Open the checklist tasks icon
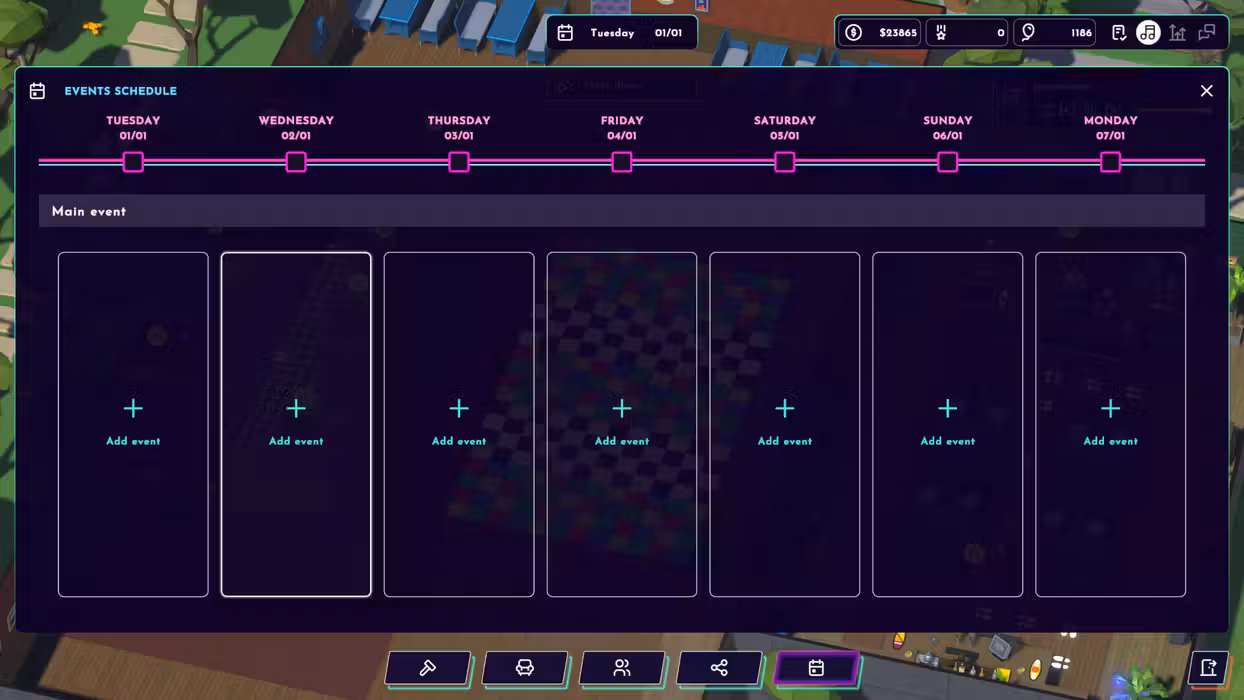The height and width of the screenshot is (700, 1244). [1119, 33]
